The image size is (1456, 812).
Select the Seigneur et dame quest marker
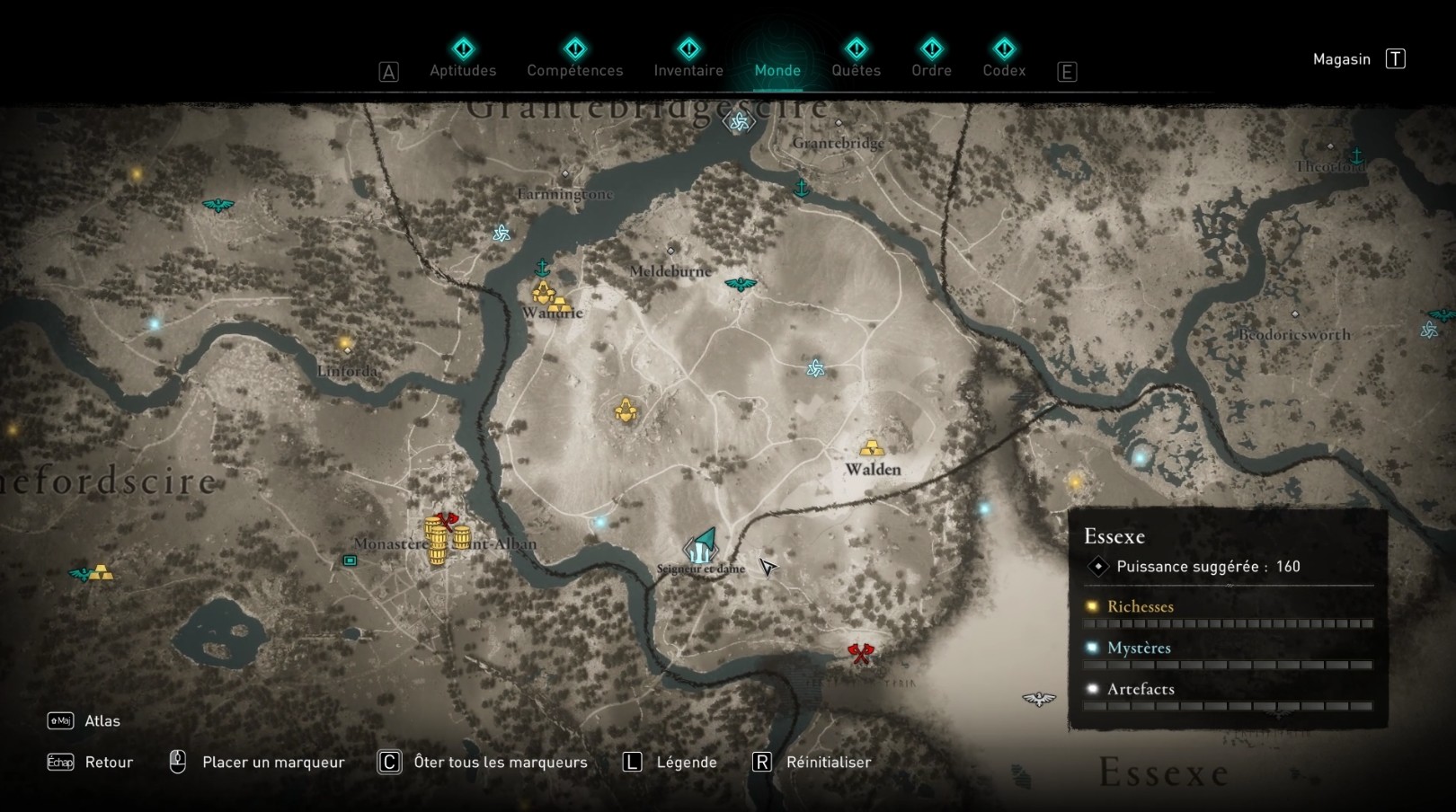(x=702, y=545)
